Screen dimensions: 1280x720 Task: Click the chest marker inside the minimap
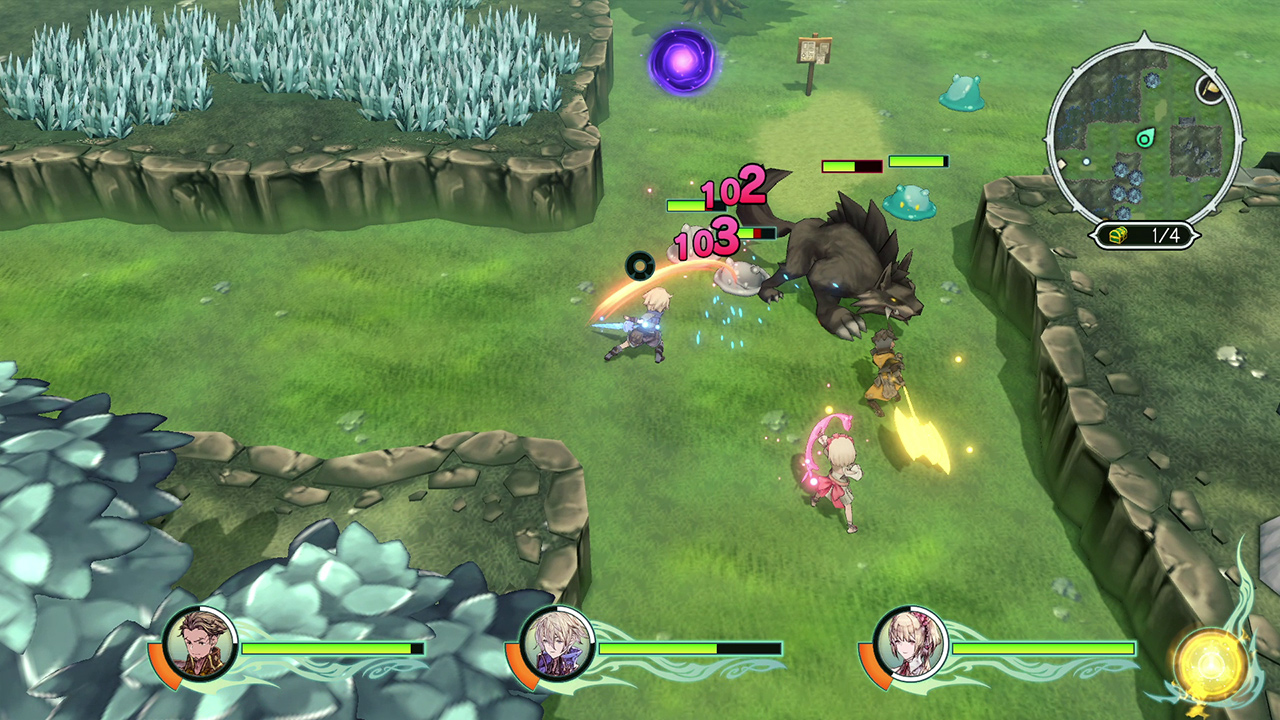click(1207, 89)
